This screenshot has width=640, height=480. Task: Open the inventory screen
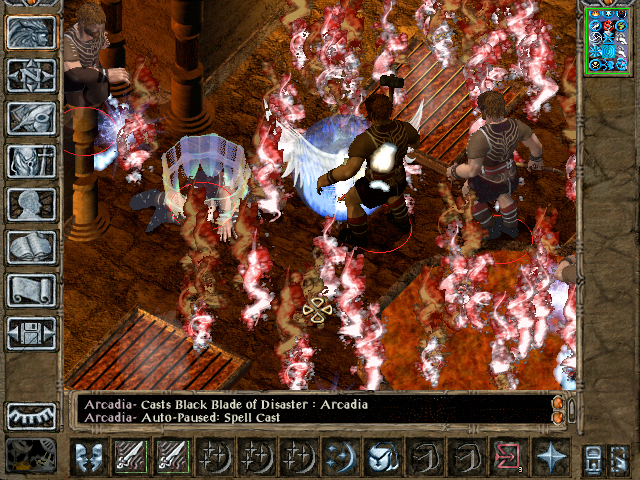coord(31,161)
